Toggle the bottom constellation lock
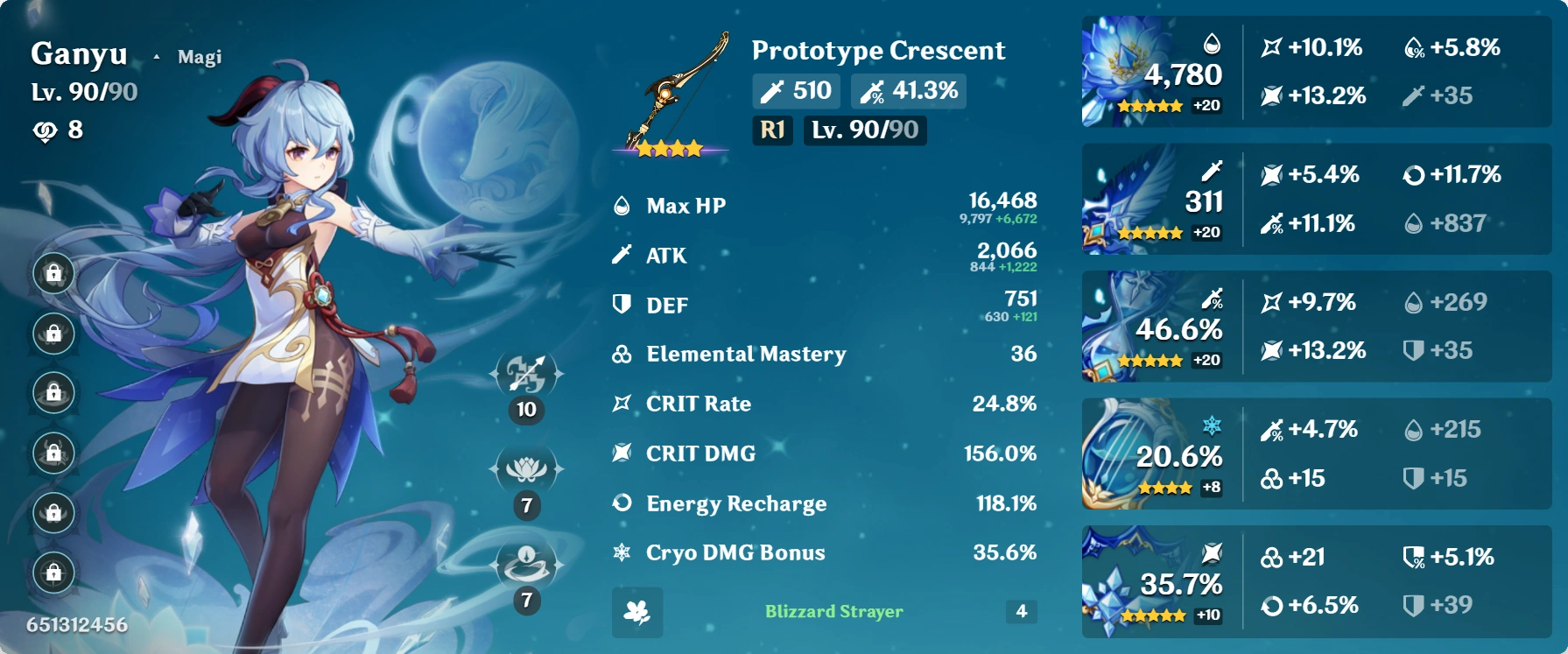This screenshot has width=1568, height=654. 54,570
